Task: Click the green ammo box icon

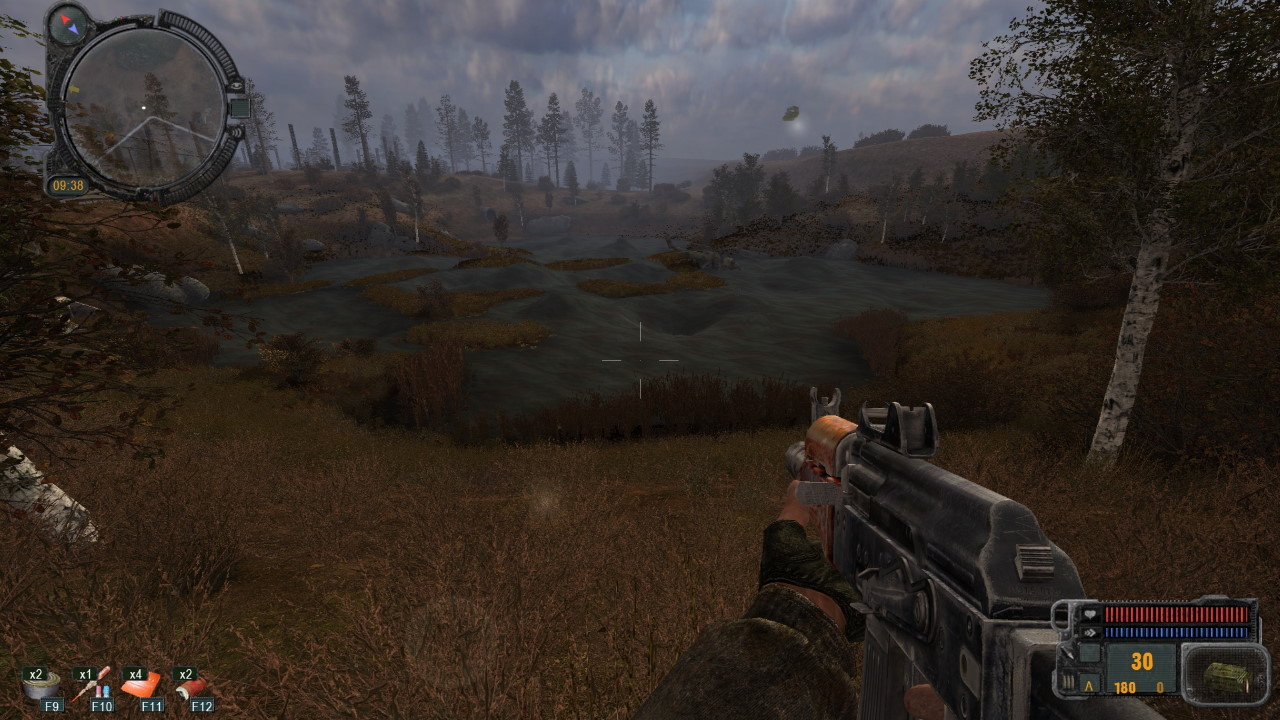Action: pos(1225,677)
